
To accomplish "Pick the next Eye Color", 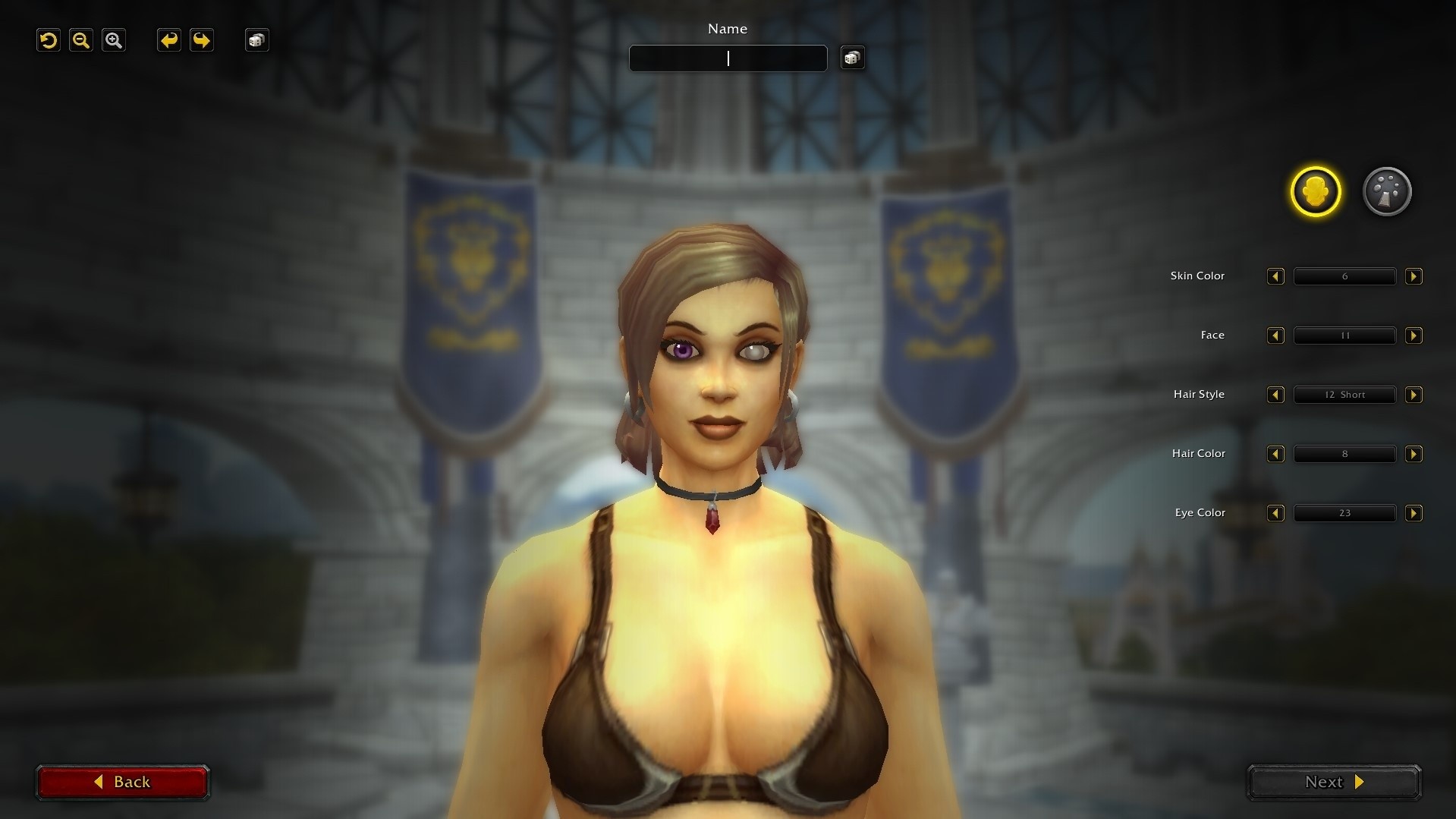I will click(1414, 513).
